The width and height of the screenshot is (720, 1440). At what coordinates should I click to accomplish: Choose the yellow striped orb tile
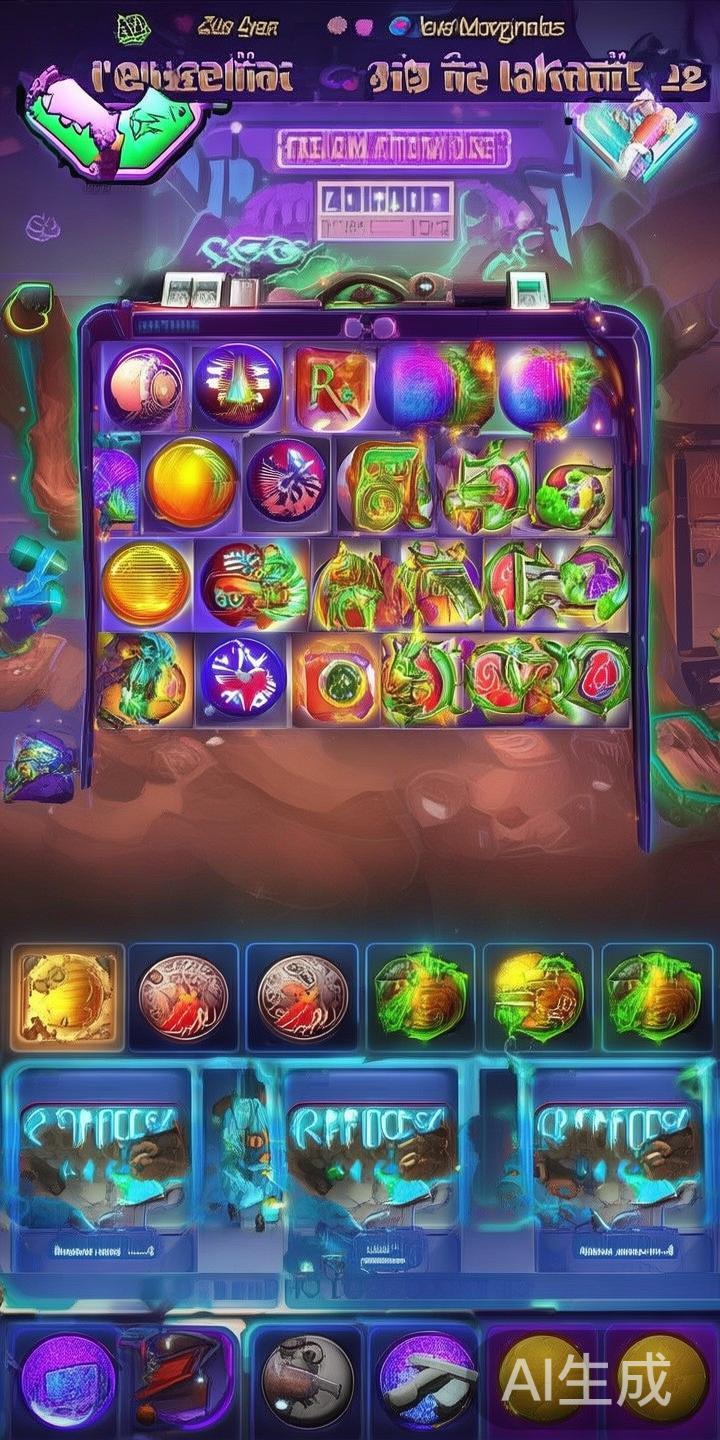click(x=146, y=583)
